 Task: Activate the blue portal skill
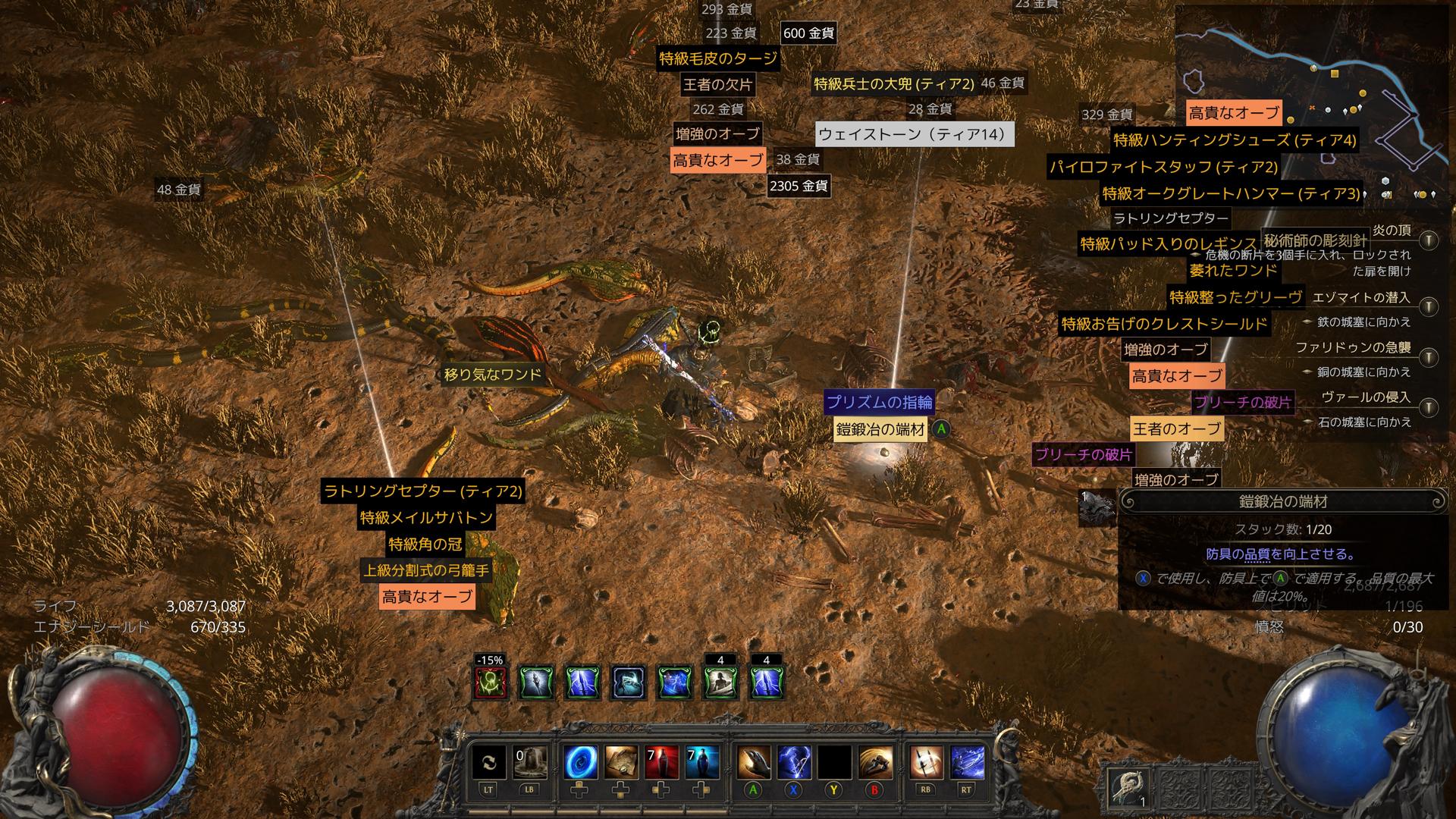[x=580, y=762]
